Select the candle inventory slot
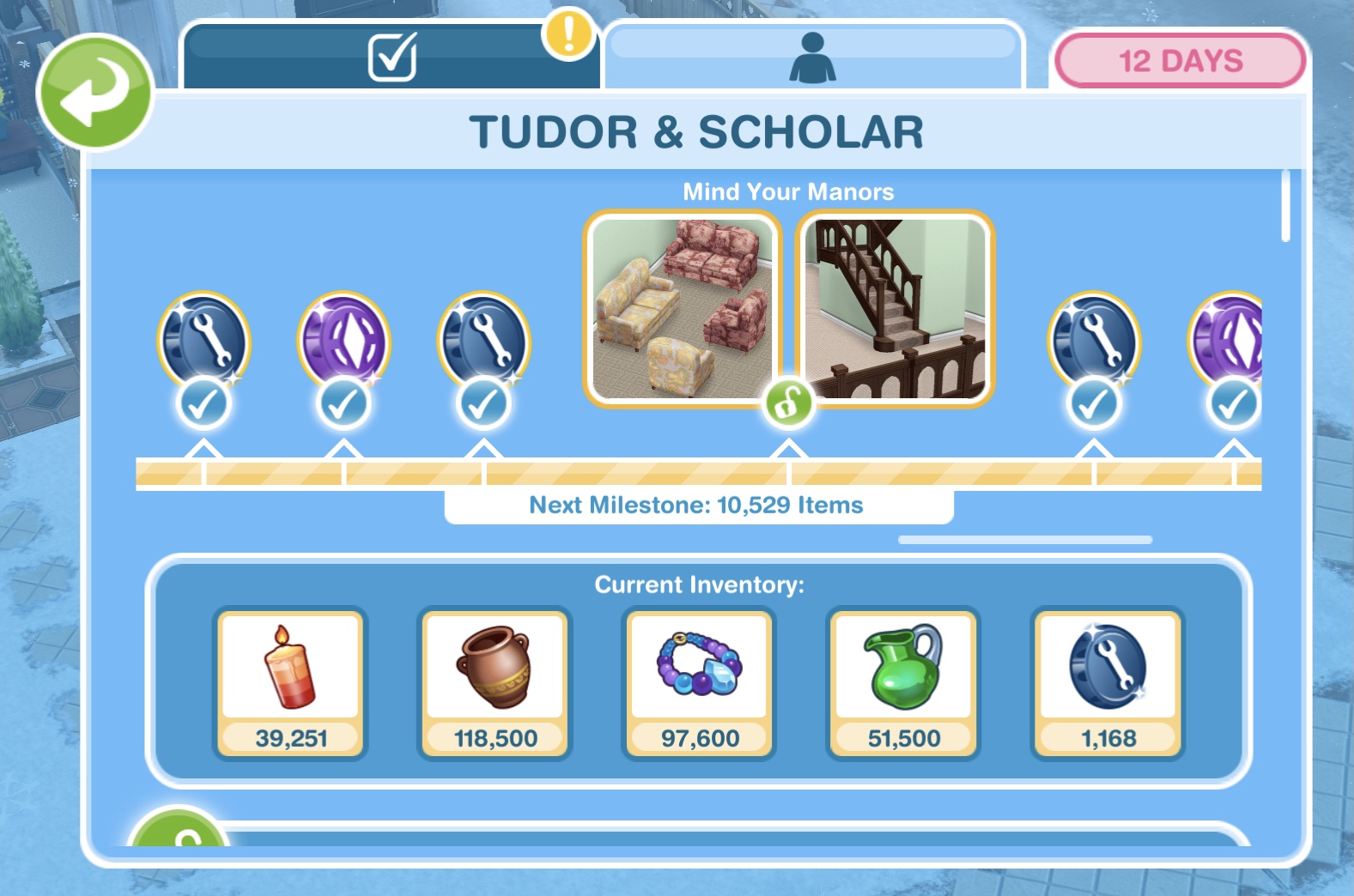1354x896 pixels. pos(290,683)
